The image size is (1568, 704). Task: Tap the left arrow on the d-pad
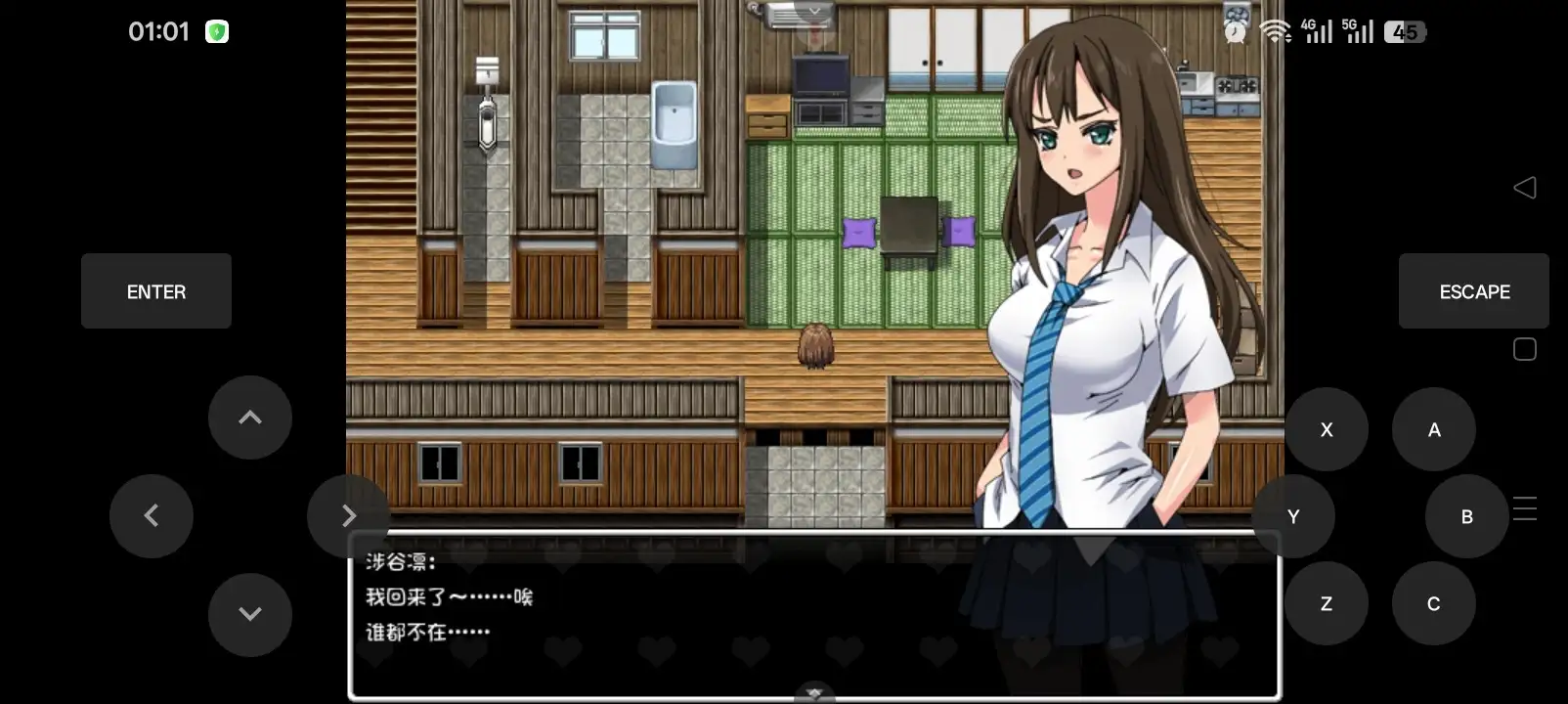152,516
